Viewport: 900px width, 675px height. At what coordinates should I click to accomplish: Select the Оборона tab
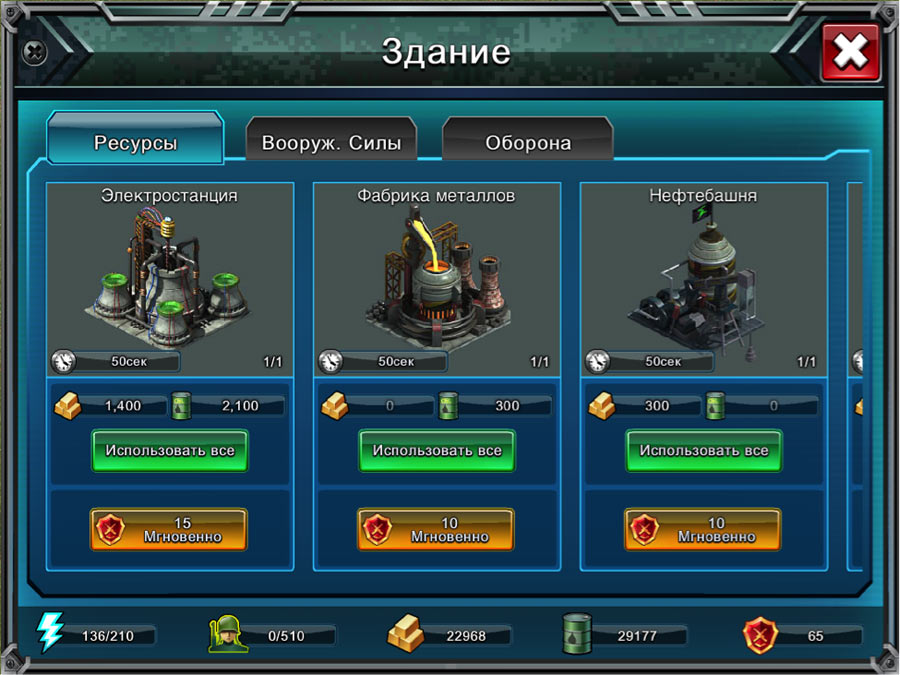[528, 142]
